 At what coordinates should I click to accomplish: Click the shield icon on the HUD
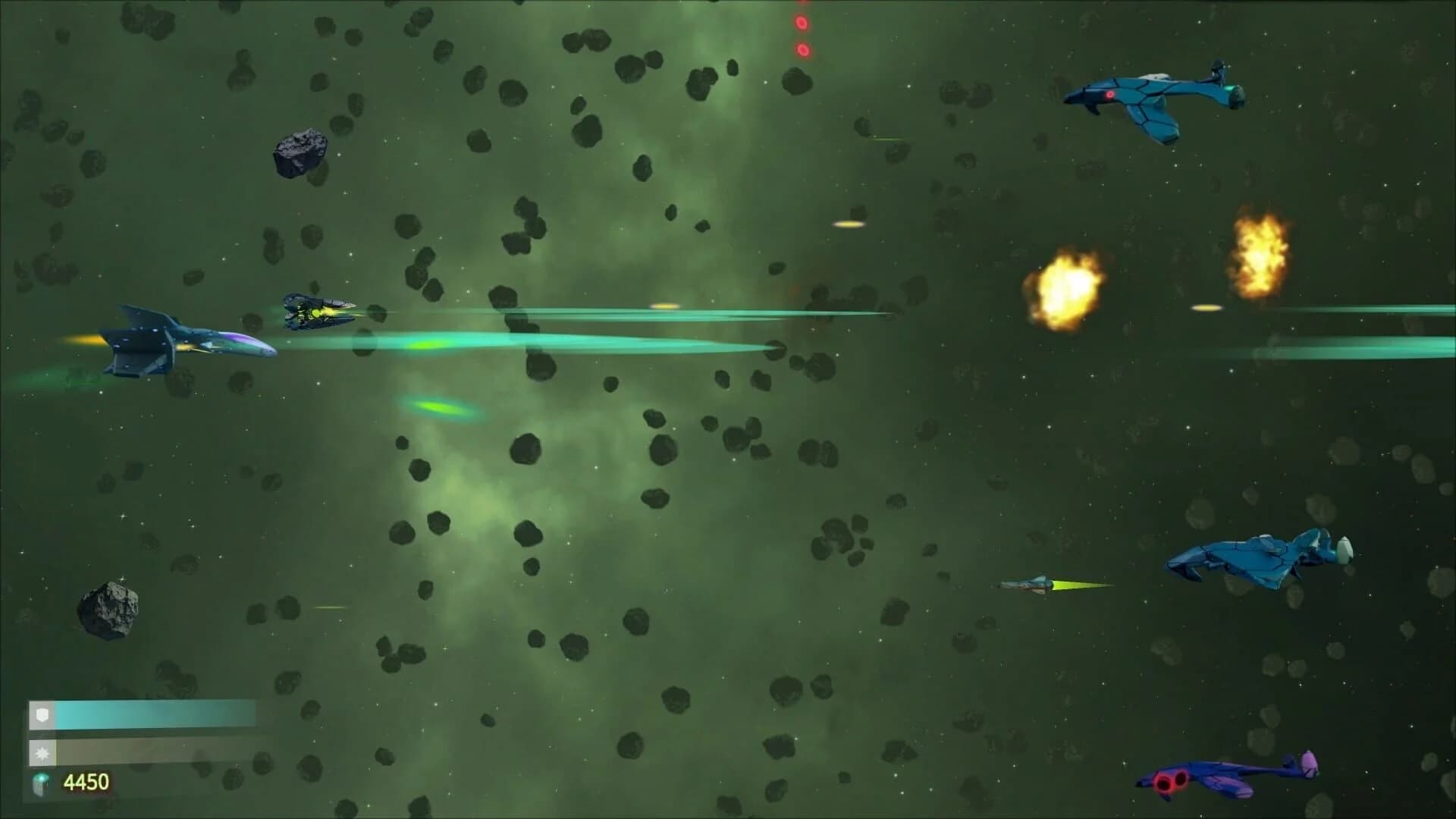point(44,714)
